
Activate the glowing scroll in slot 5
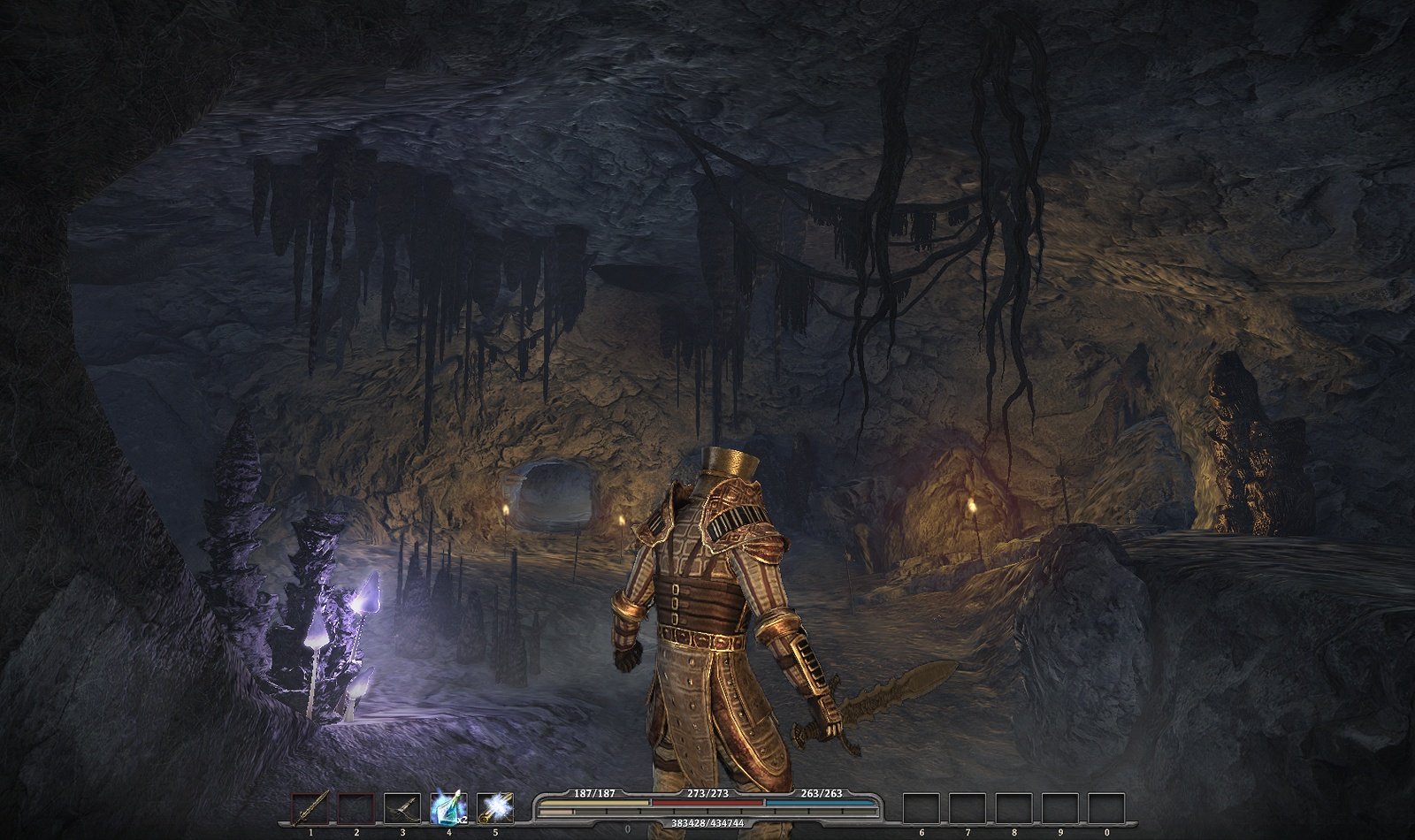tap(495, 809)
